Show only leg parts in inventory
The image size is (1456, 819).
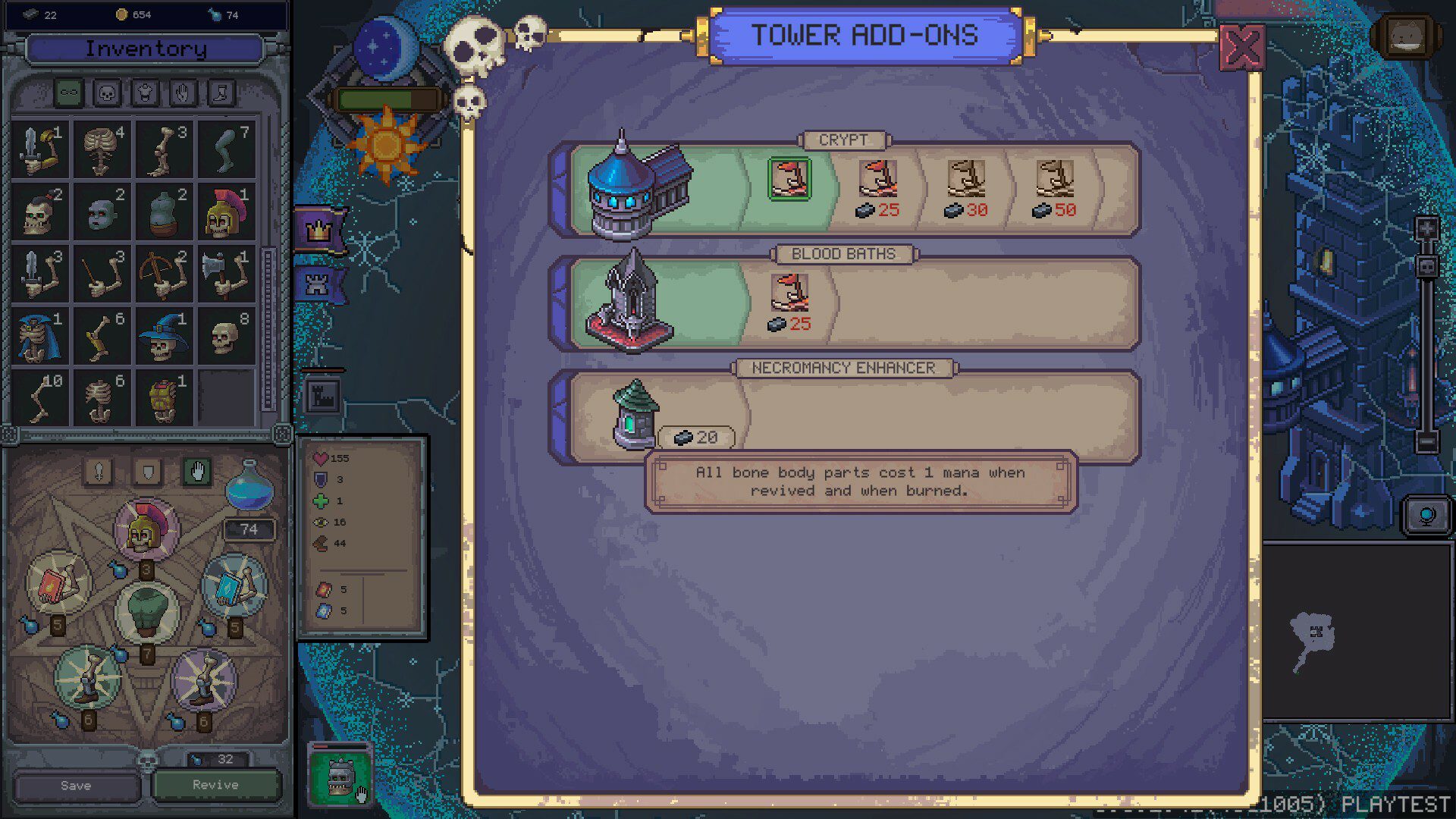(221, 93)
